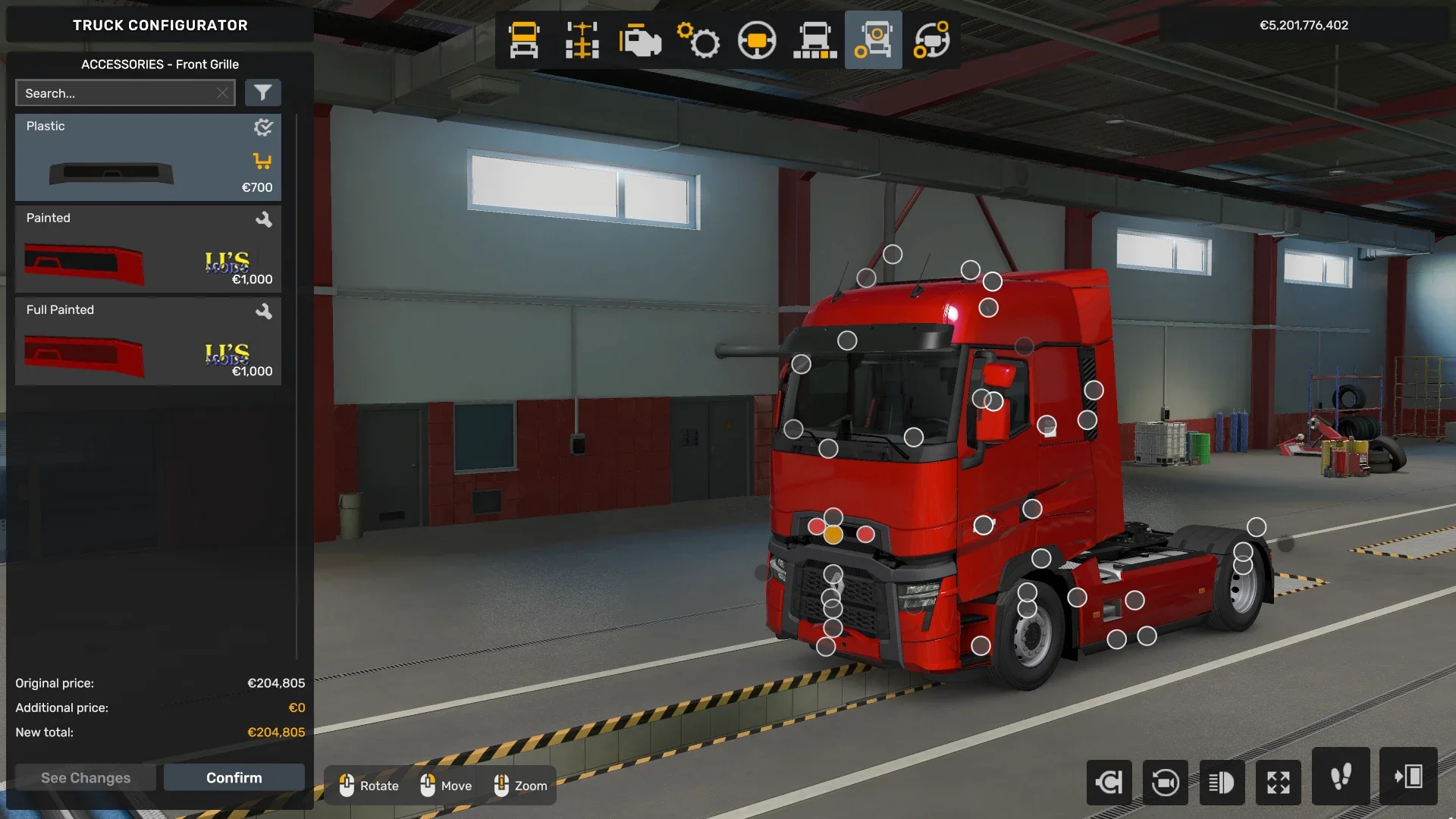The image size is (1456, 819).
Task: Select the Engine category icon
Action: (639, 40)
